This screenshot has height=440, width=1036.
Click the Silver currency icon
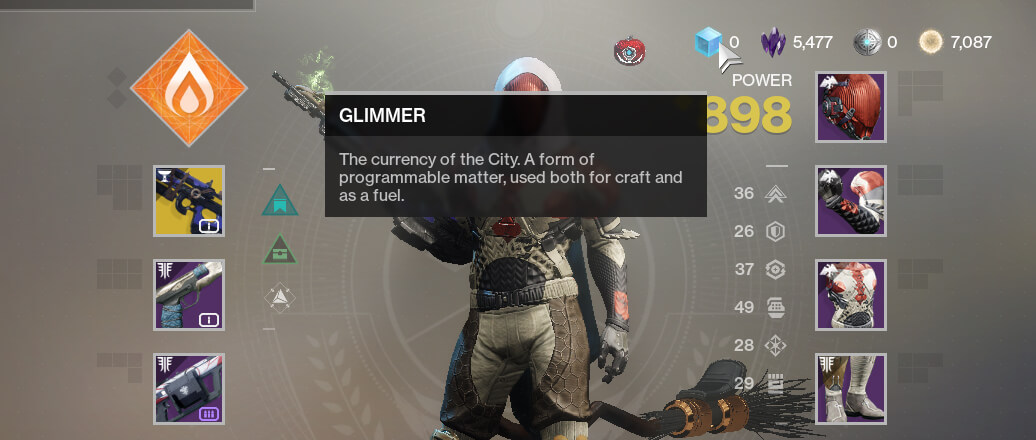pos(867,42)
